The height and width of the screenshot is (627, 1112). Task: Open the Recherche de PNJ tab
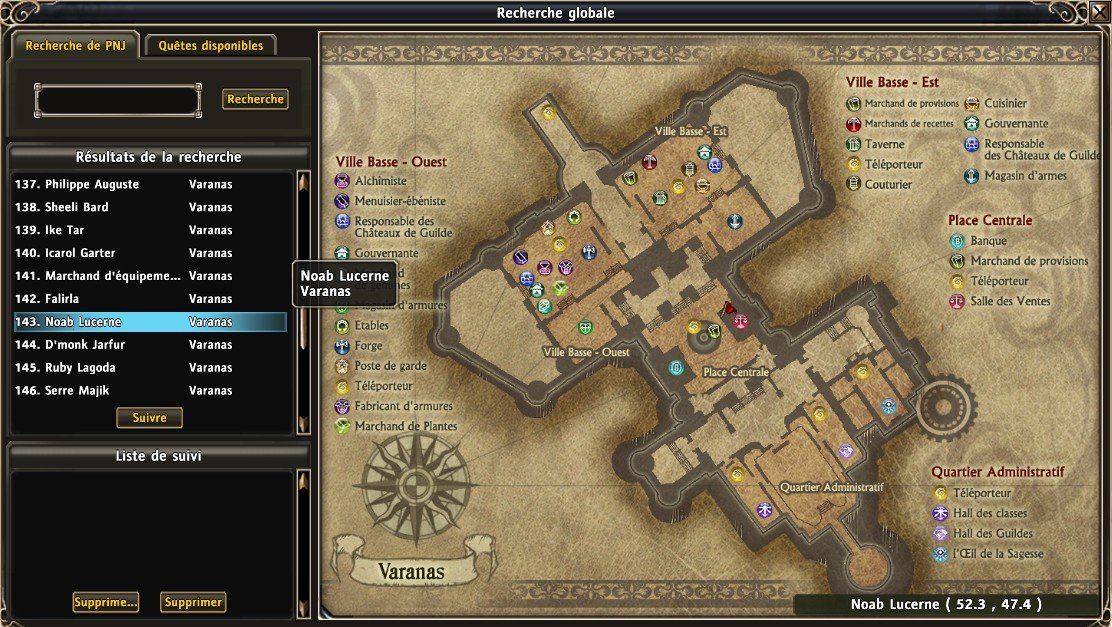(x=75, y=45)
